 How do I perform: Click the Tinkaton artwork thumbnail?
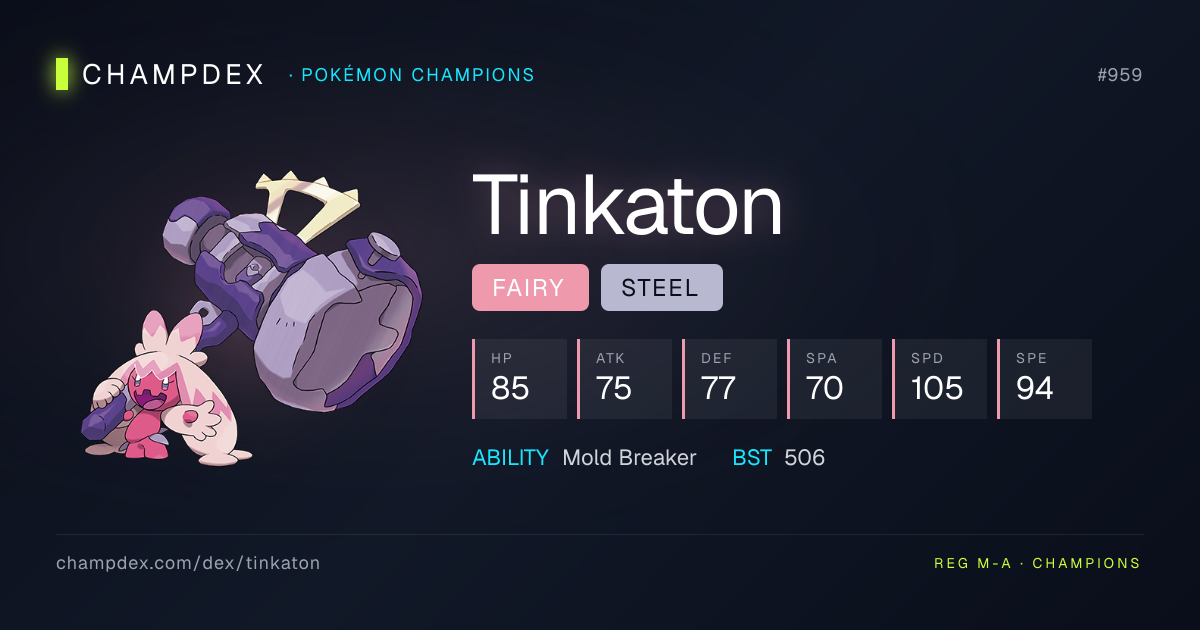pos(252,320)
